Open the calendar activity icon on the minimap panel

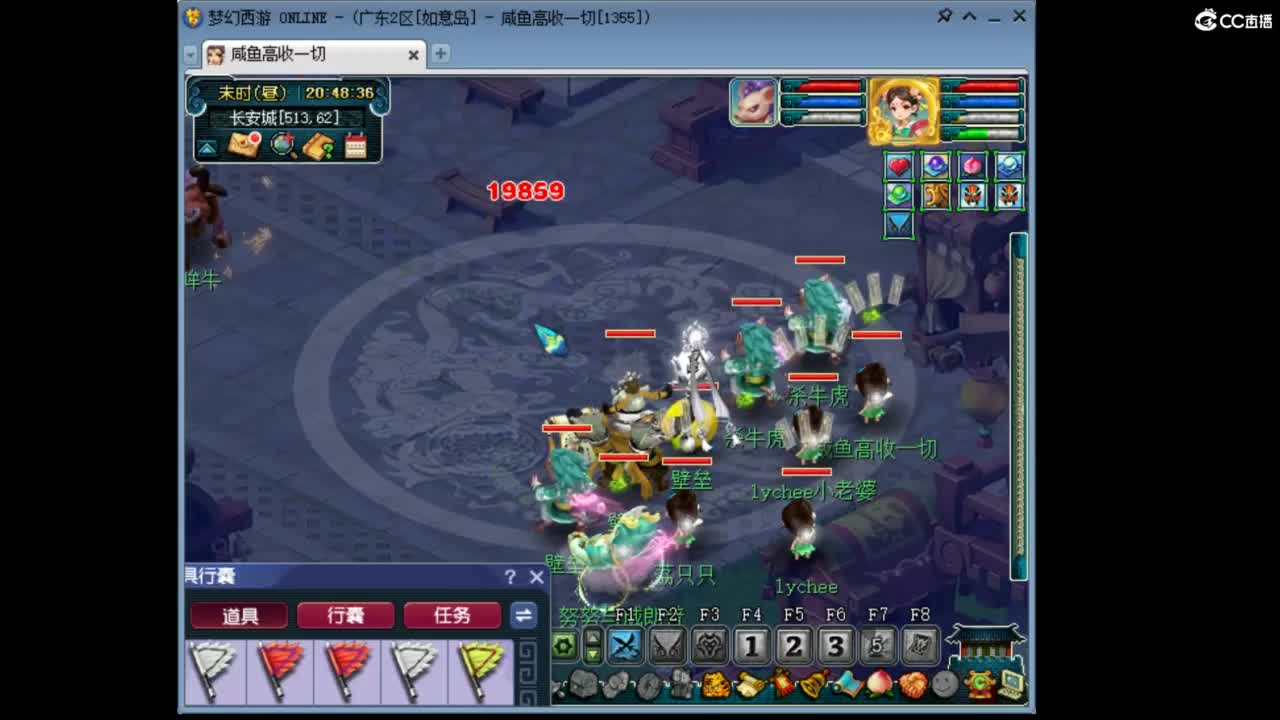point(356,144)
